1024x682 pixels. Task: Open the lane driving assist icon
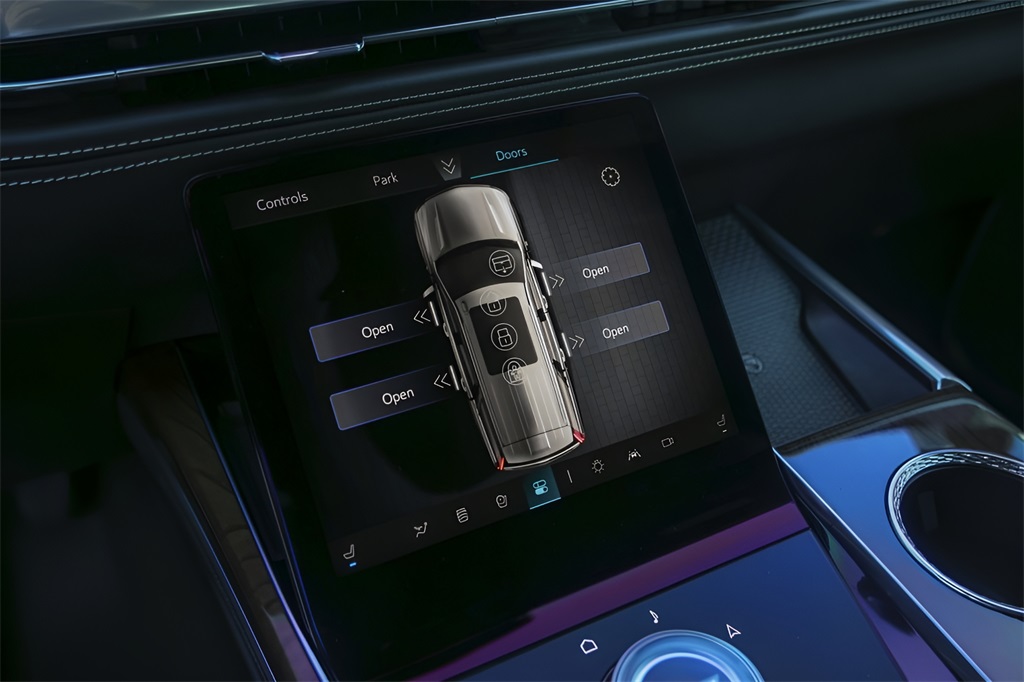tap(634, 453)
